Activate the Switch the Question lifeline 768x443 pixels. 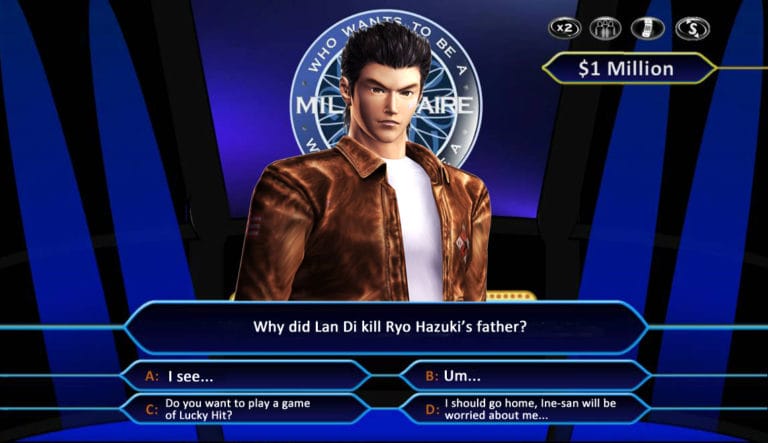coord(690,28)
